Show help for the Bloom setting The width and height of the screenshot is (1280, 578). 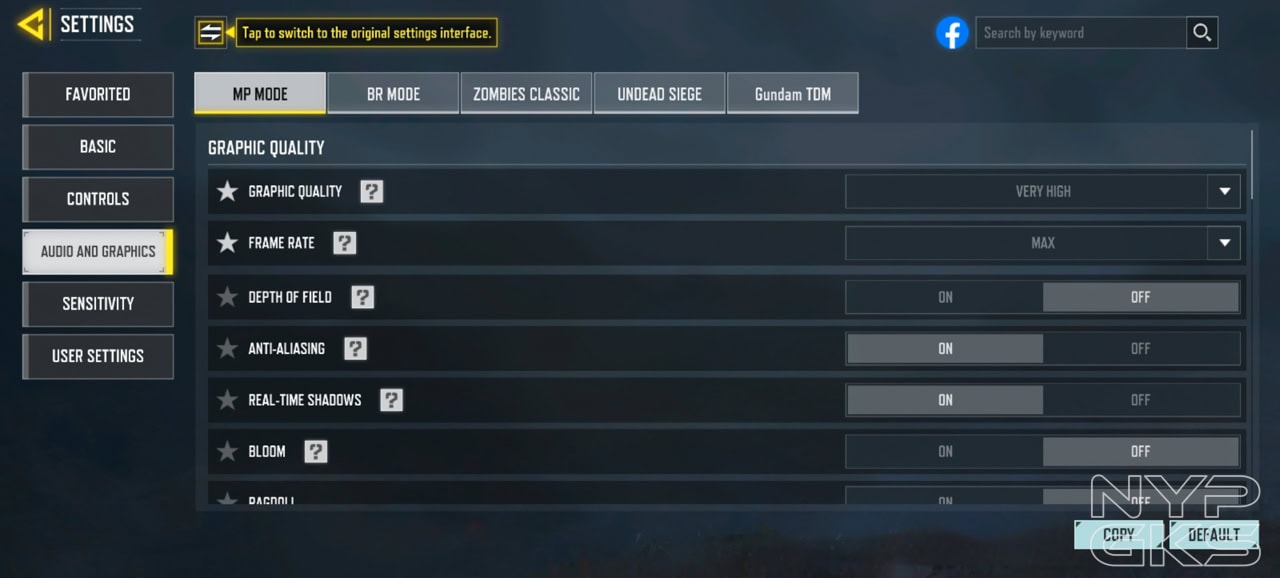click(x=316, y=451)
